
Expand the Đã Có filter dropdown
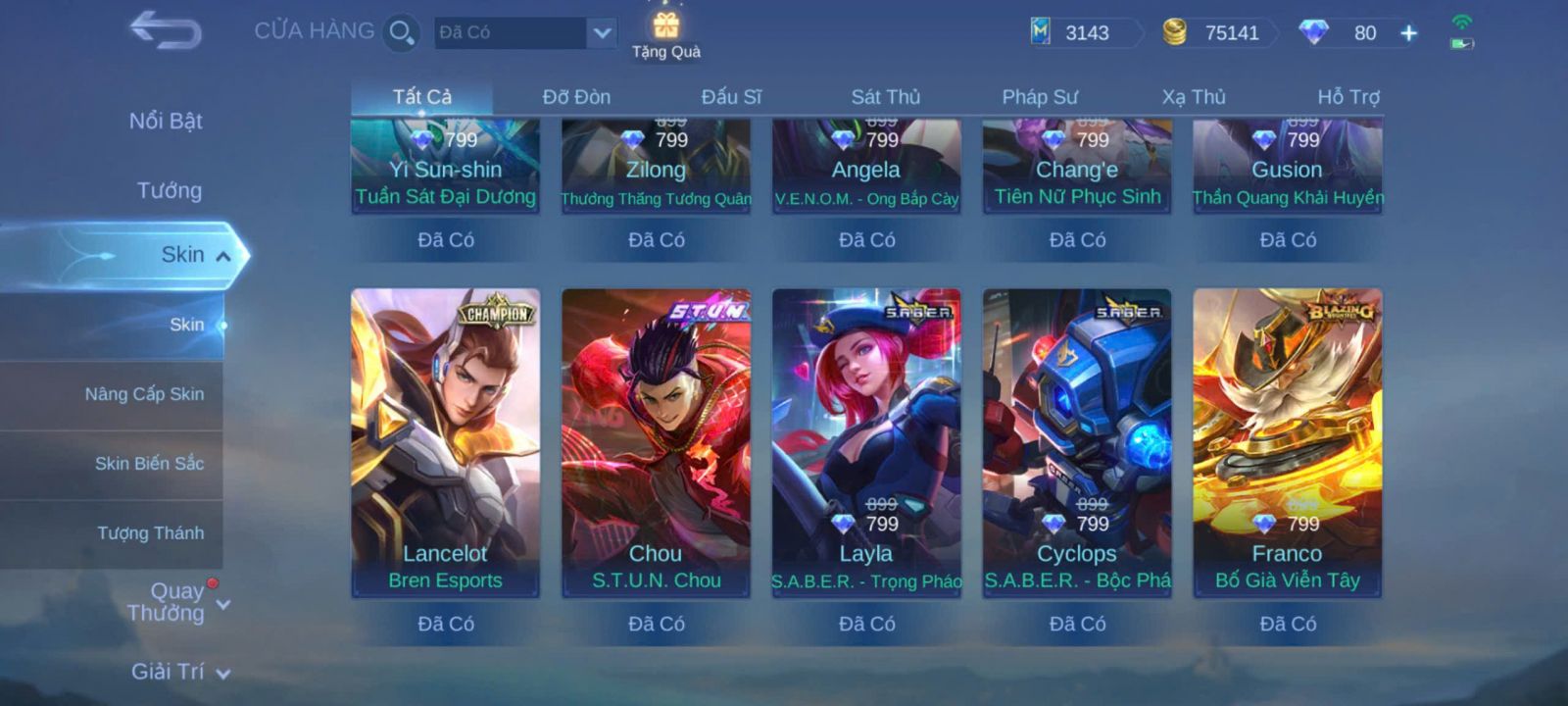point(602,32)
